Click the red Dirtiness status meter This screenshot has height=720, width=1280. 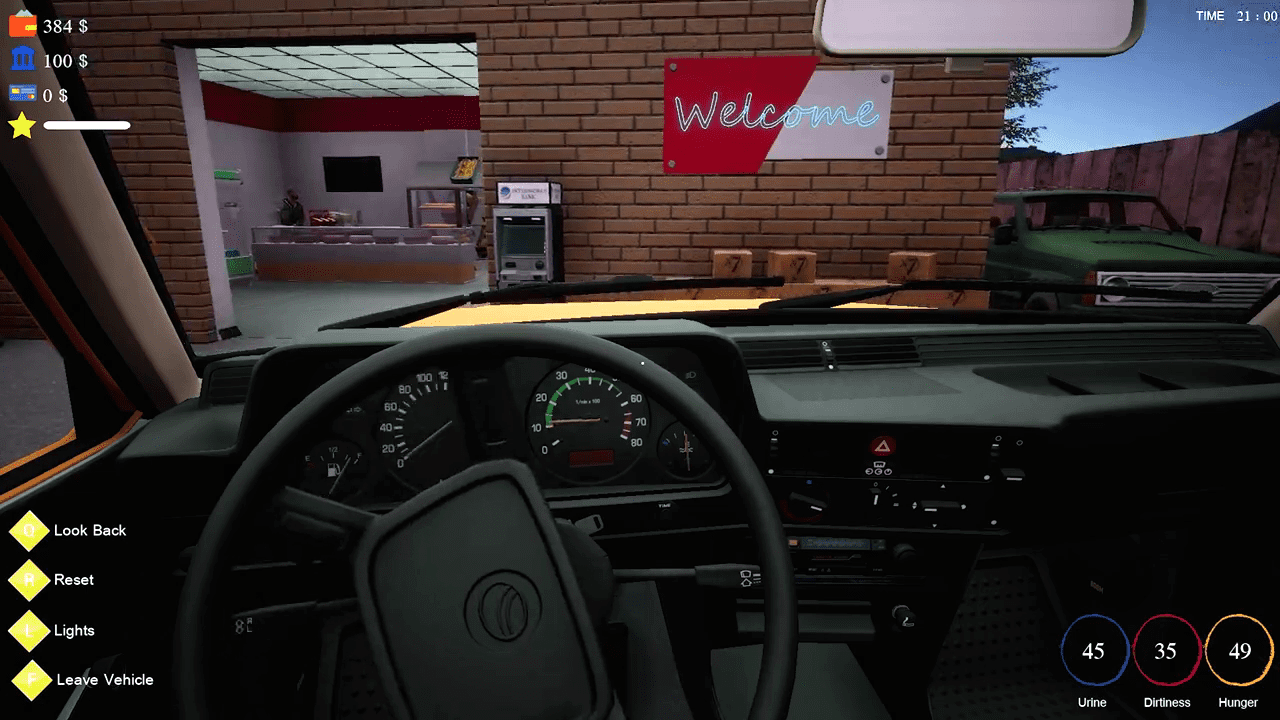[1167, 651]
